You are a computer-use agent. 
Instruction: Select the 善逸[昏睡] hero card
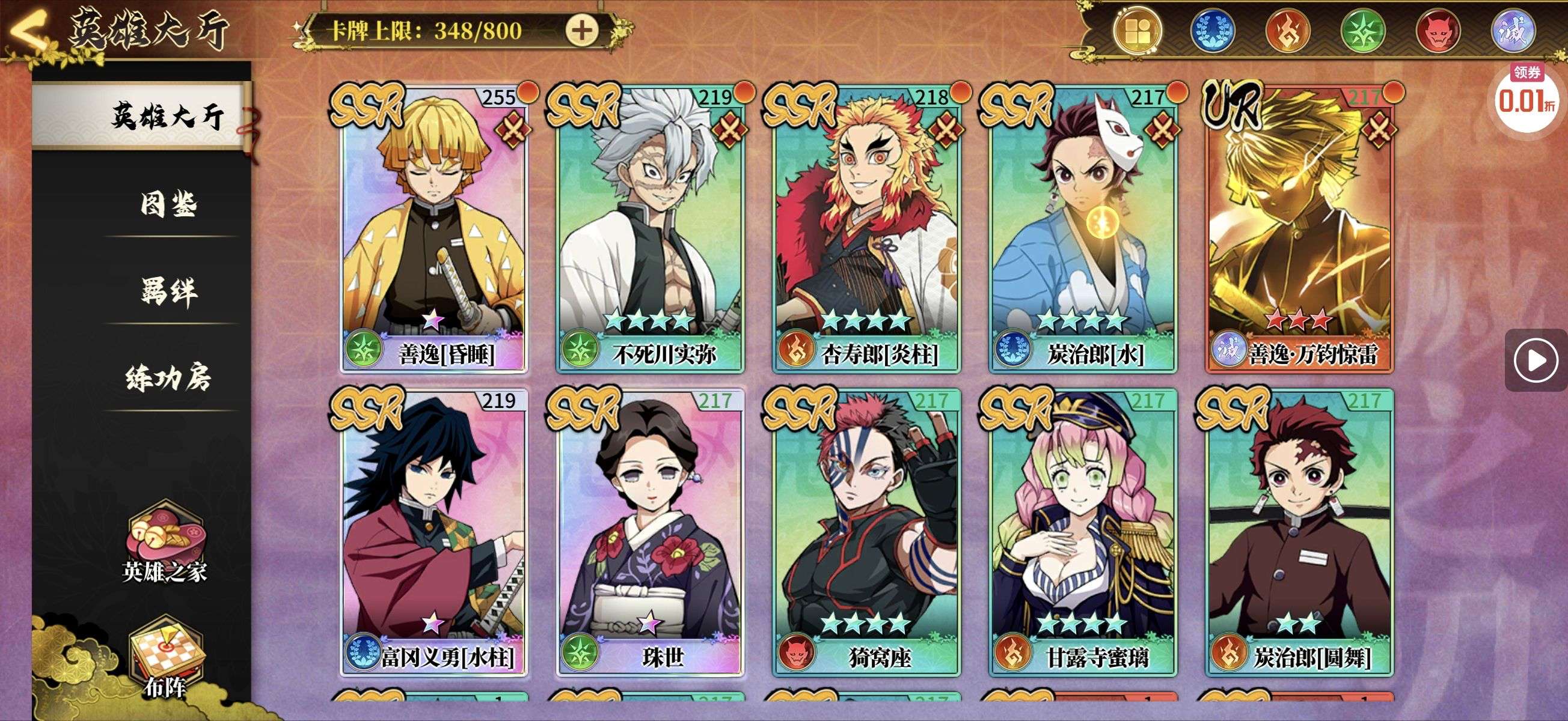[433, 228]
